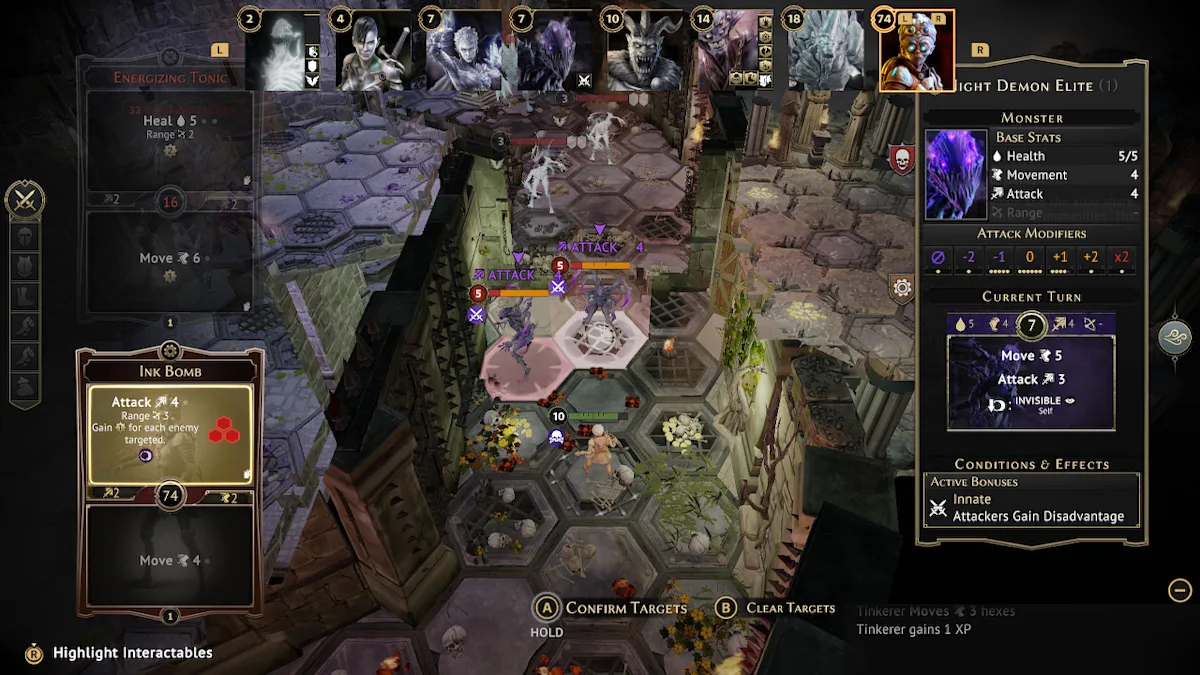The width and height of the screenshot is (1200, 675).
Task: Select the initiative 4 dark-haired woman portrait
Action: 372,51
